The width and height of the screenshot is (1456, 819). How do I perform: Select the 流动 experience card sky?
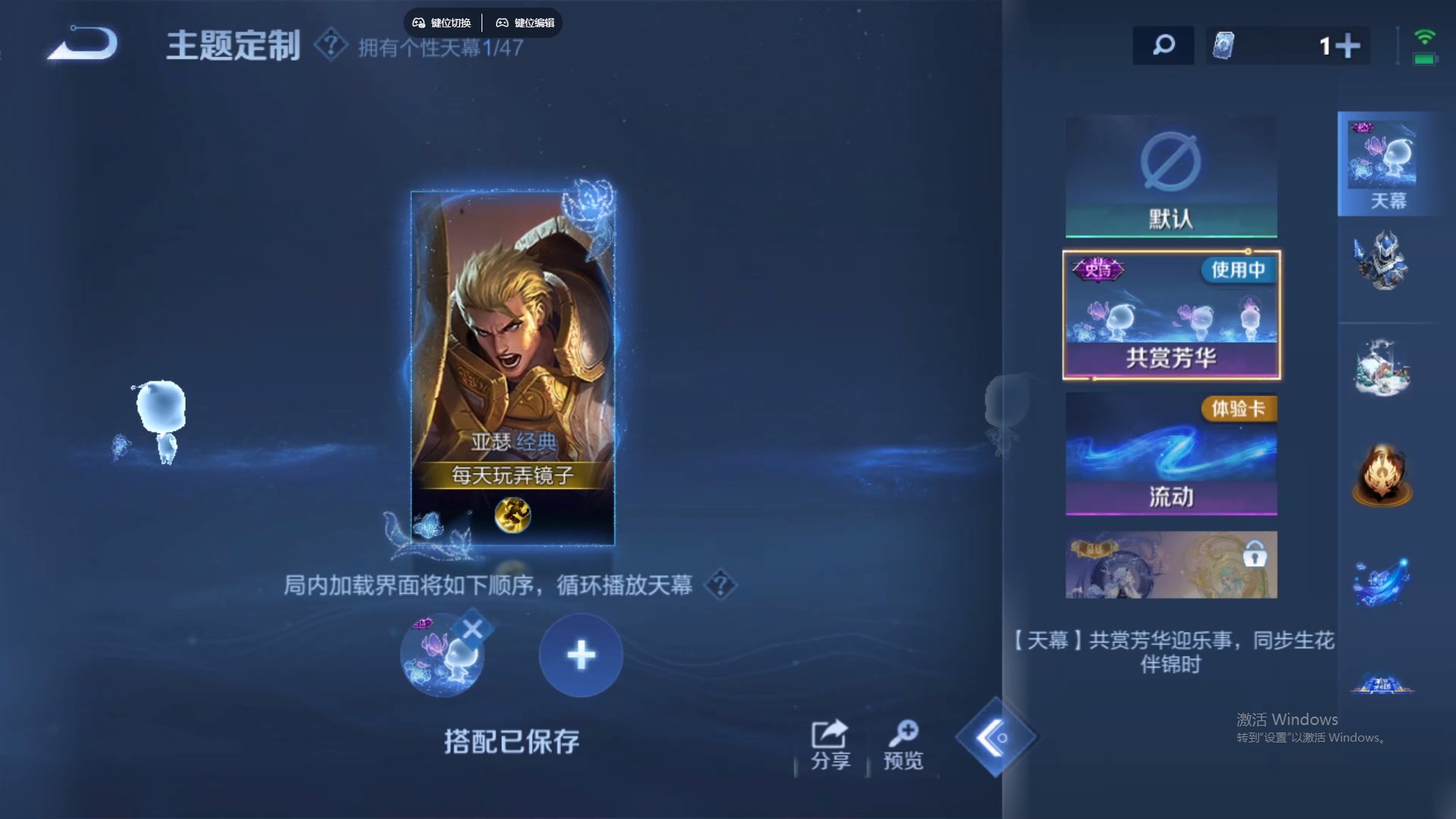point(1172,453)
